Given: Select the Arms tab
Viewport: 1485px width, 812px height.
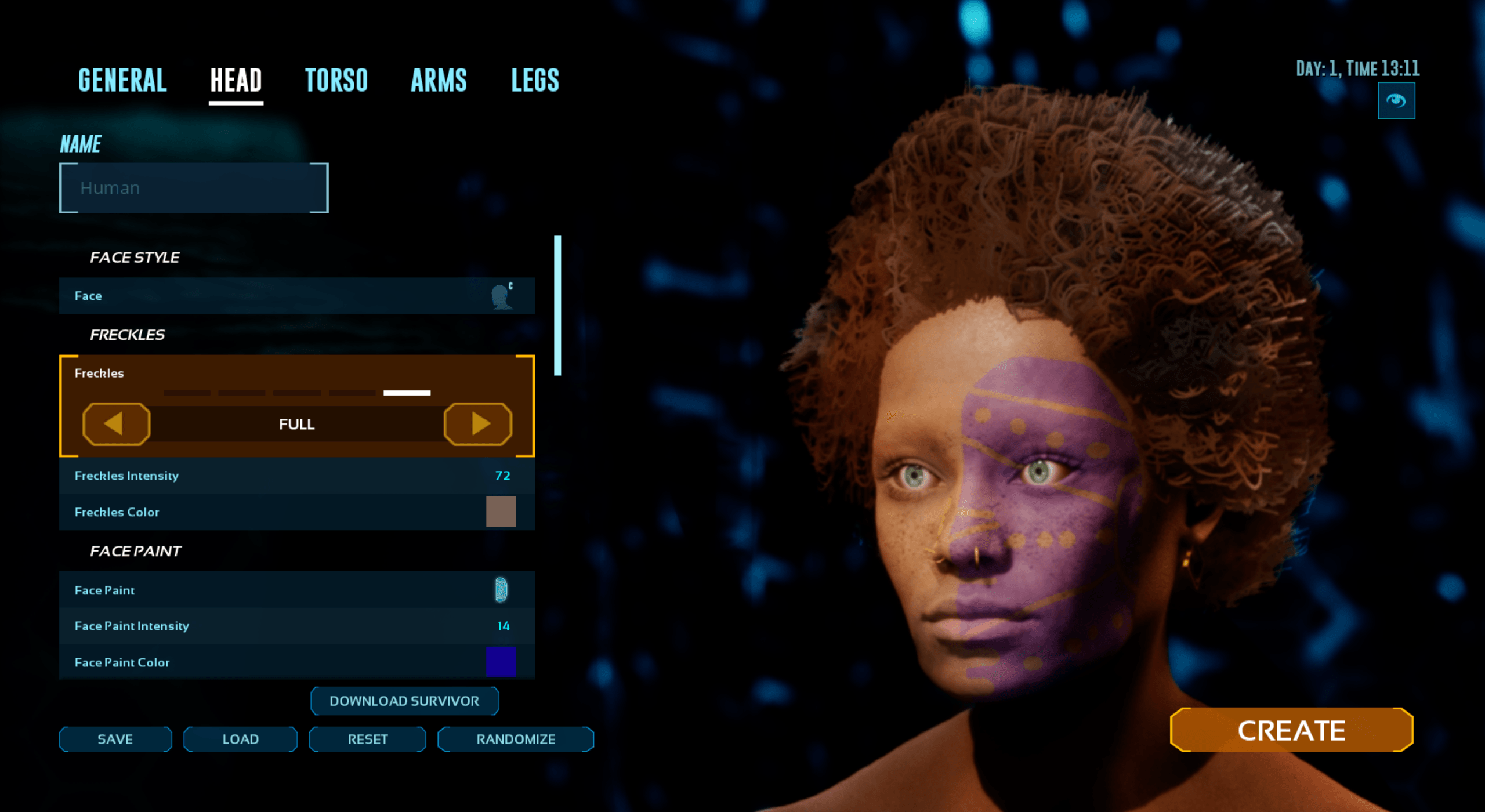Looking at the screenshot, I should click(x=439, y=80).
